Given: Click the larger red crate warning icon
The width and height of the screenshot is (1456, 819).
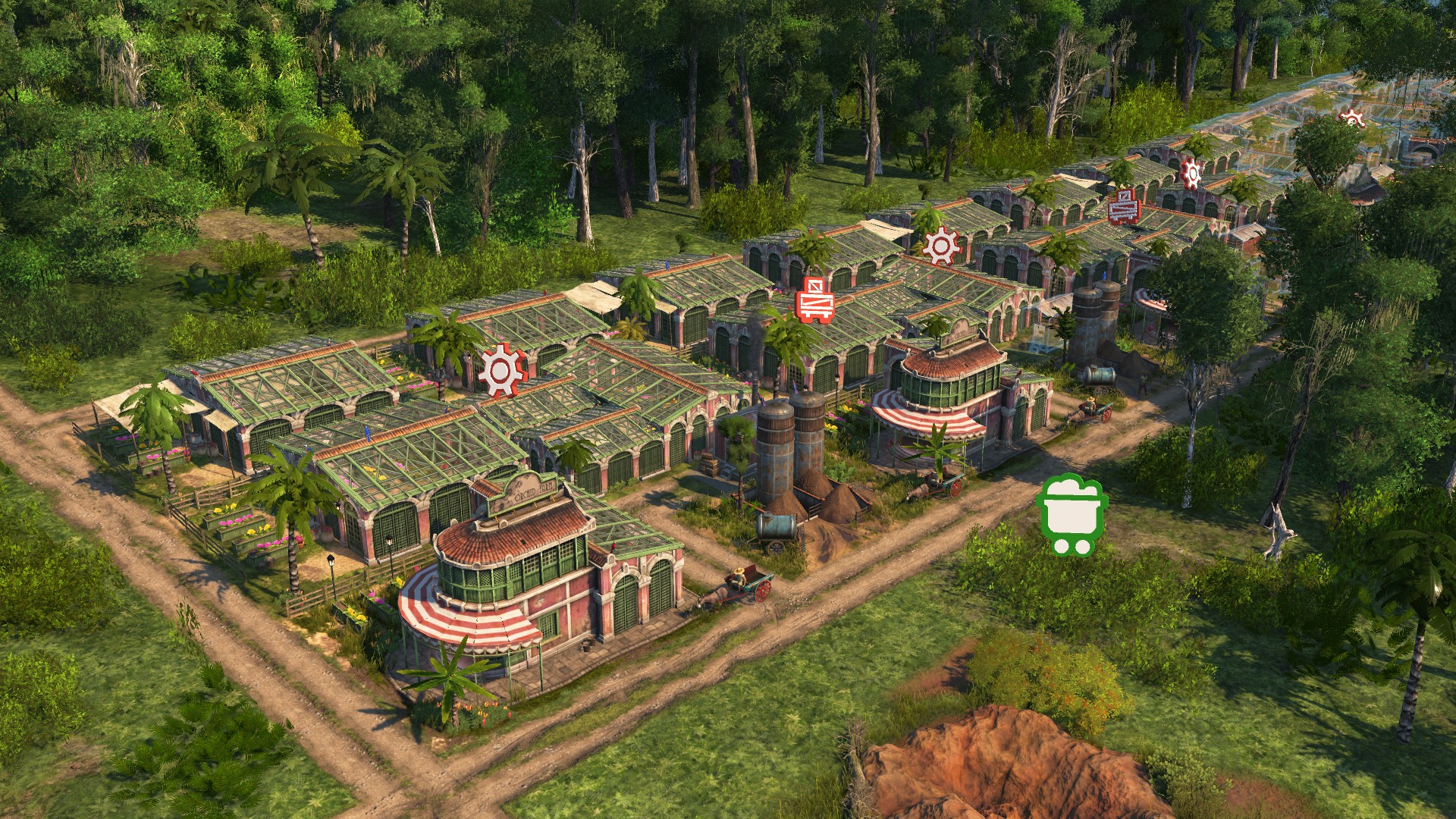Looking at the screenshot, I should [815, 300].
